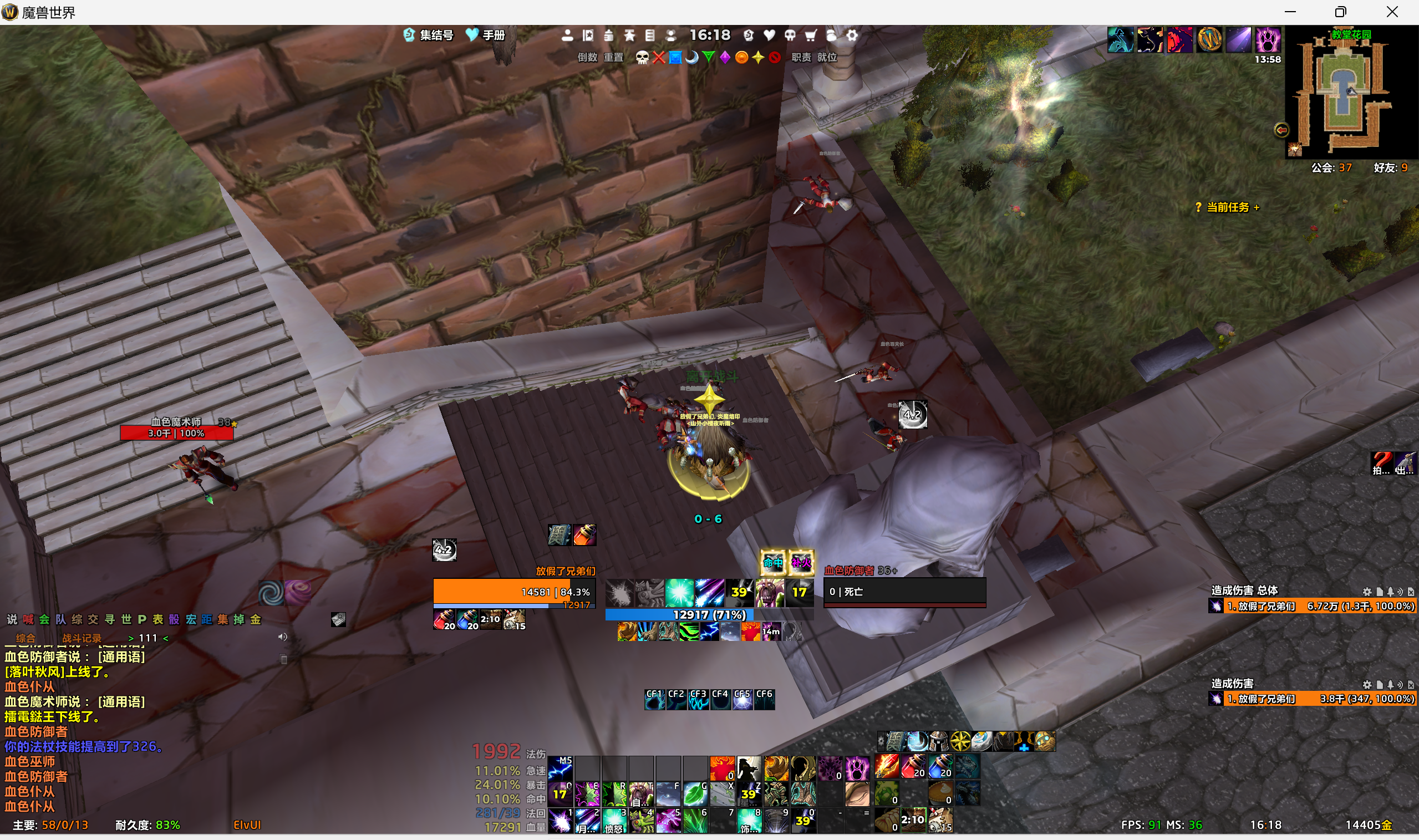Screen dimensions: 1419x840
Task: Switch to the 战斗记录 chat tab
Action: (x=82, y=638)
